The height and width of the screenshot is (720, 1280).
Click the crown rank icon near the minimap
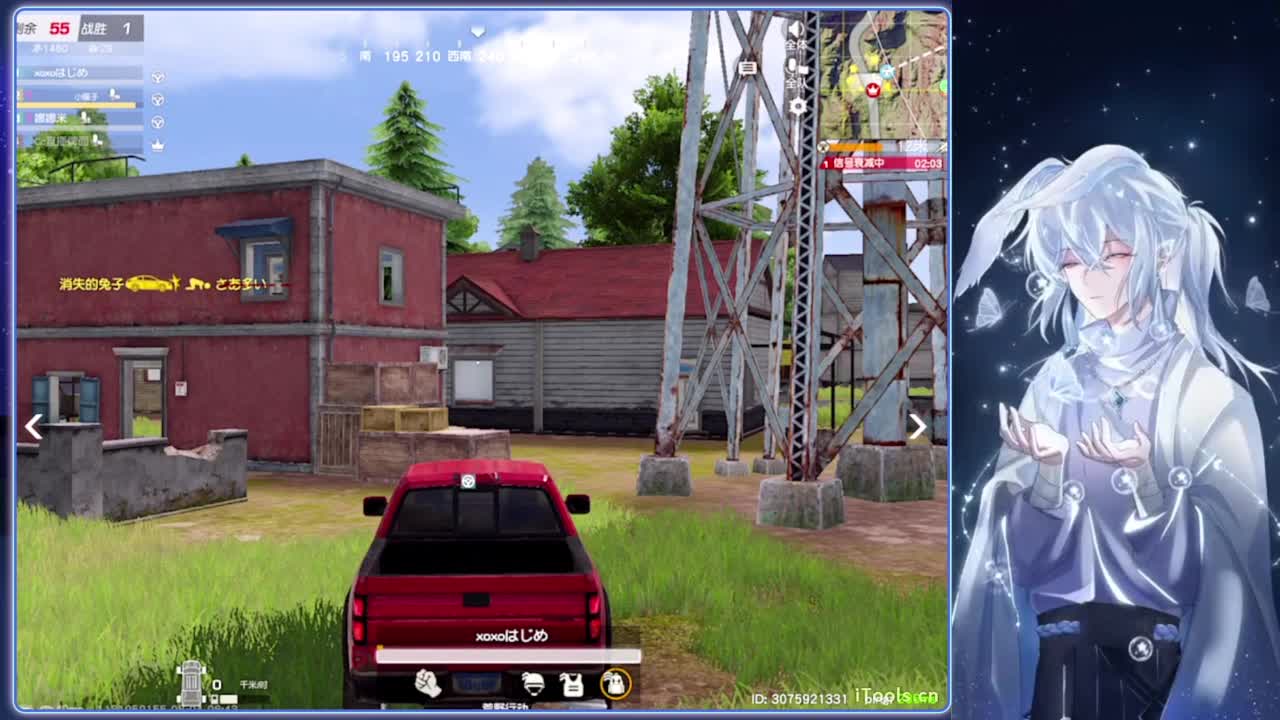874,89
